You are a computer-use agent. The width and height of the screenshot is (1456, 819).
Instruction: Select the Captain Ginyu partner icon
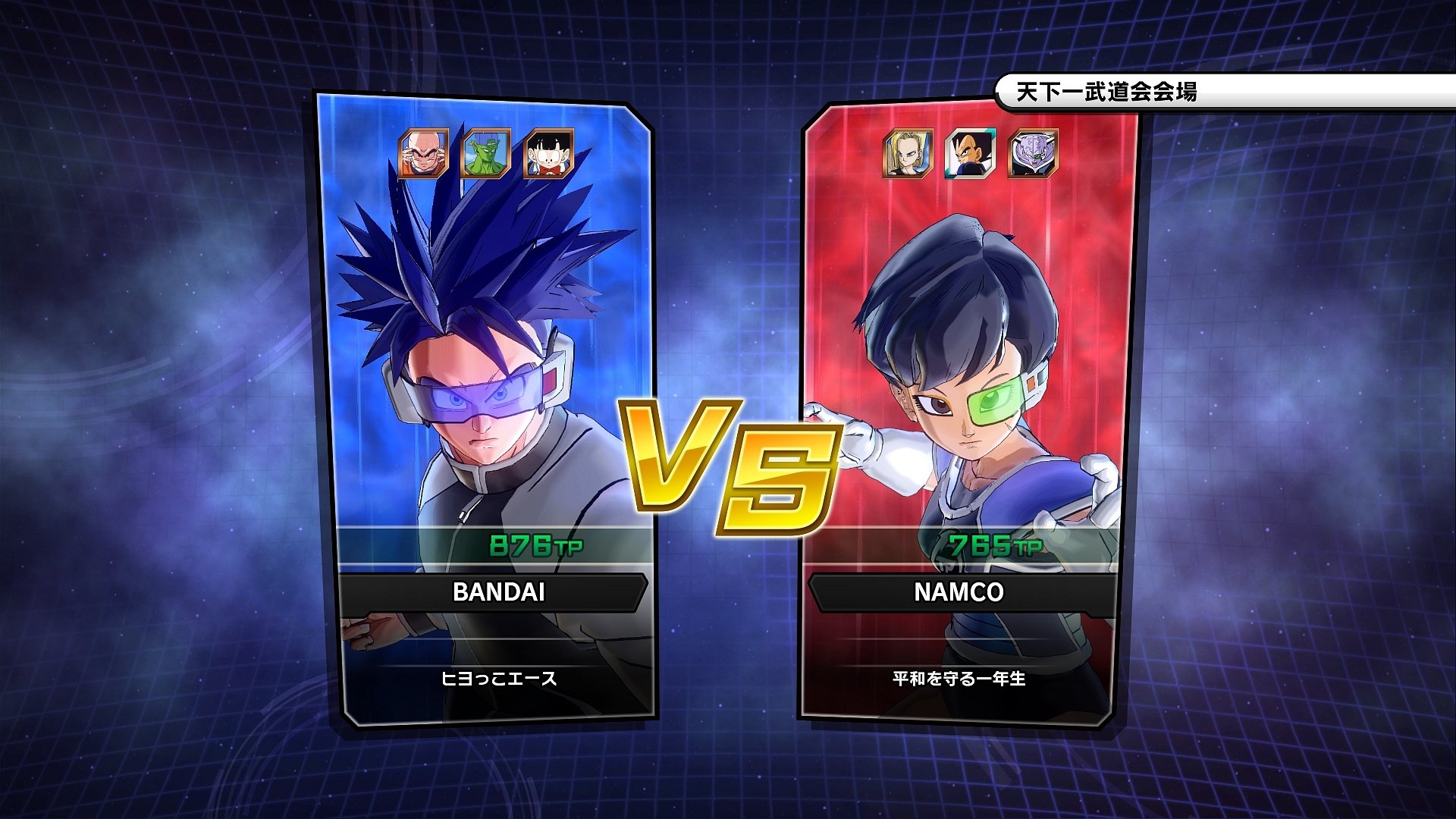(x=1031, y=154)
